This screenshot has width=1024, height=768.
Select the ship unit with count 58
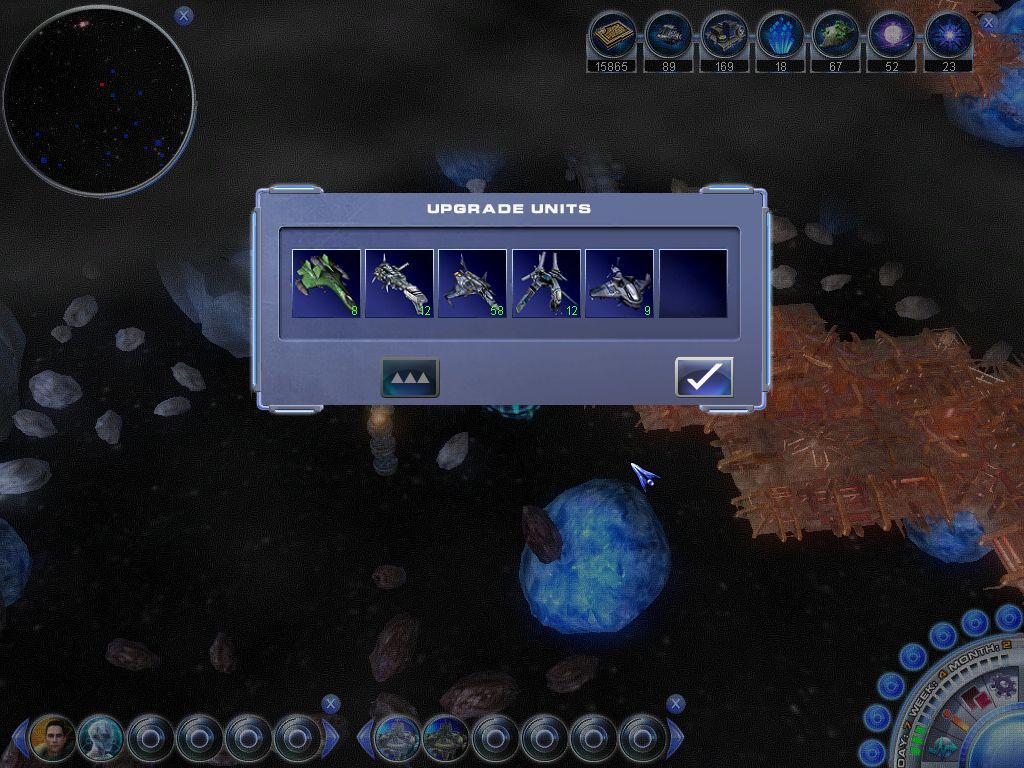click(x=472, y=284)
